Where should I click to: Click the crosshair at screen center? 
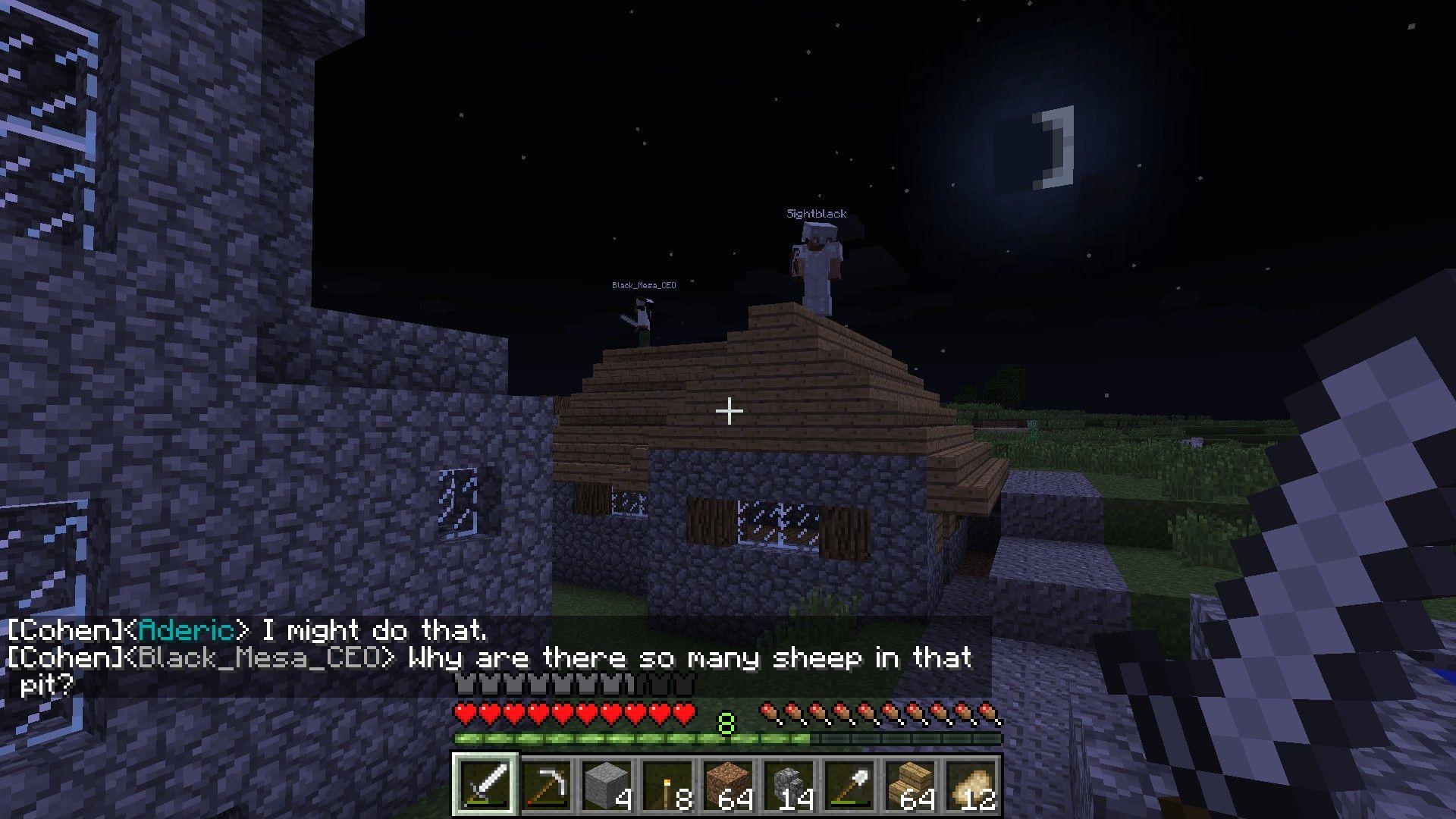[729, 410]
